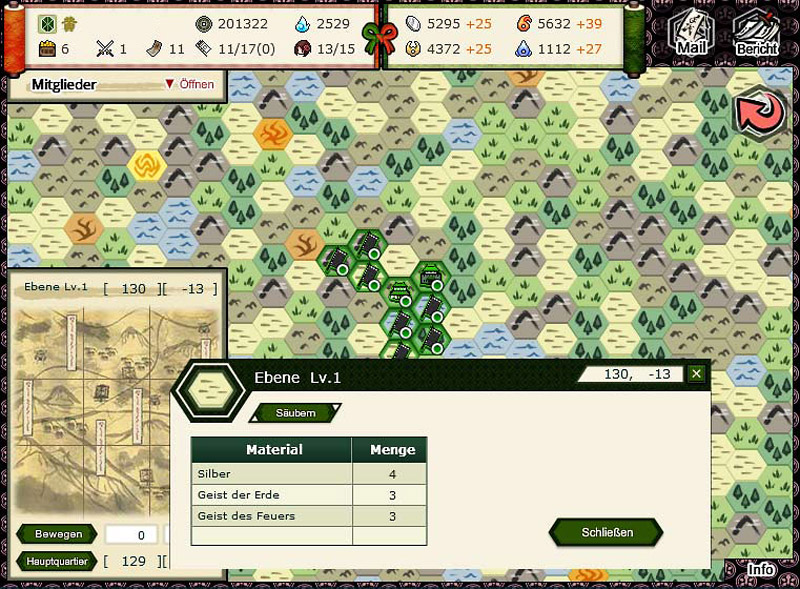This screenshot has height=589, width=800.
Task: Click the red curved arrow button
Action: pyautogui.click(x=760, y=112)
